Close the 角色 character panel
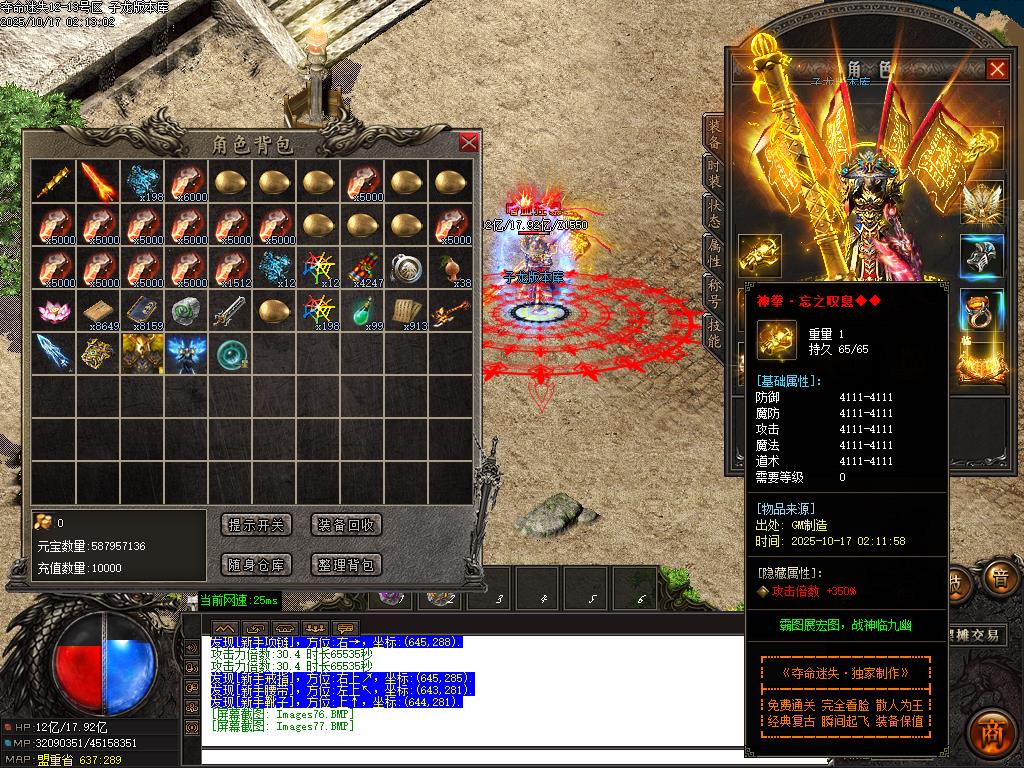1024x768 pixels. point(997,69)
